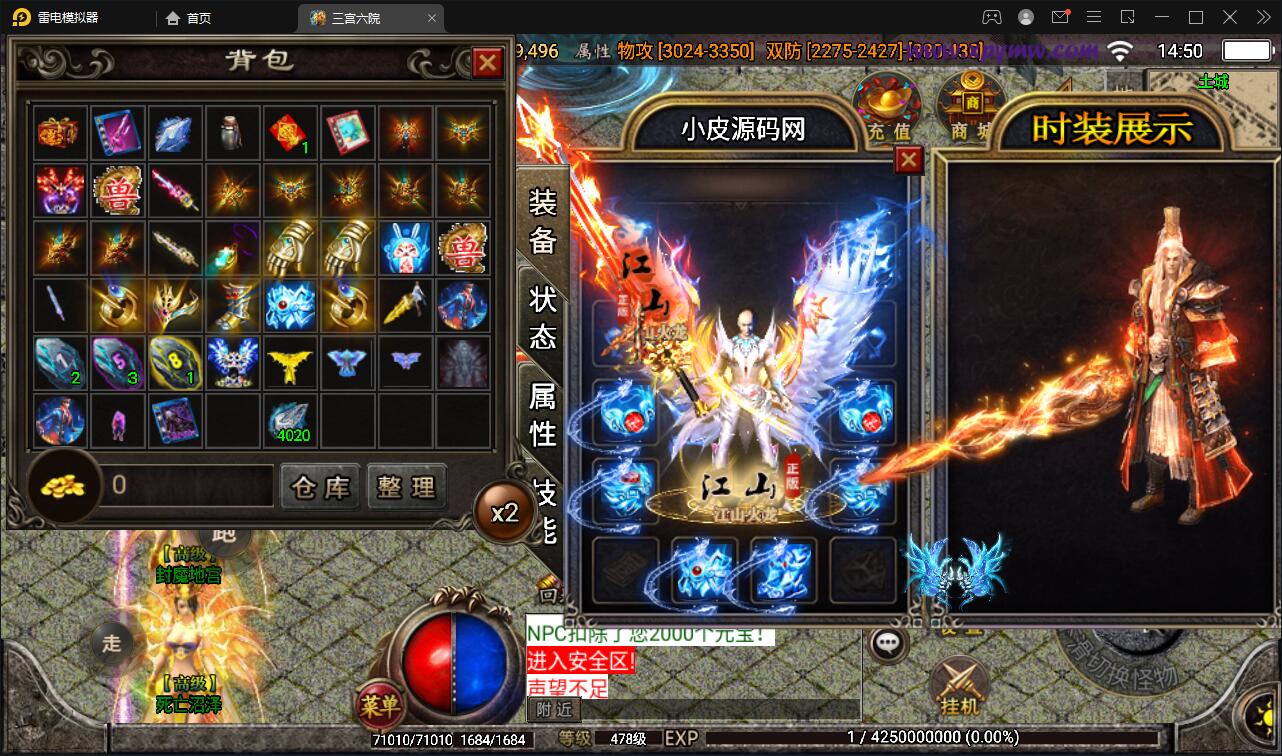Toggle the x2 speed multiplier

pos(505,511)
